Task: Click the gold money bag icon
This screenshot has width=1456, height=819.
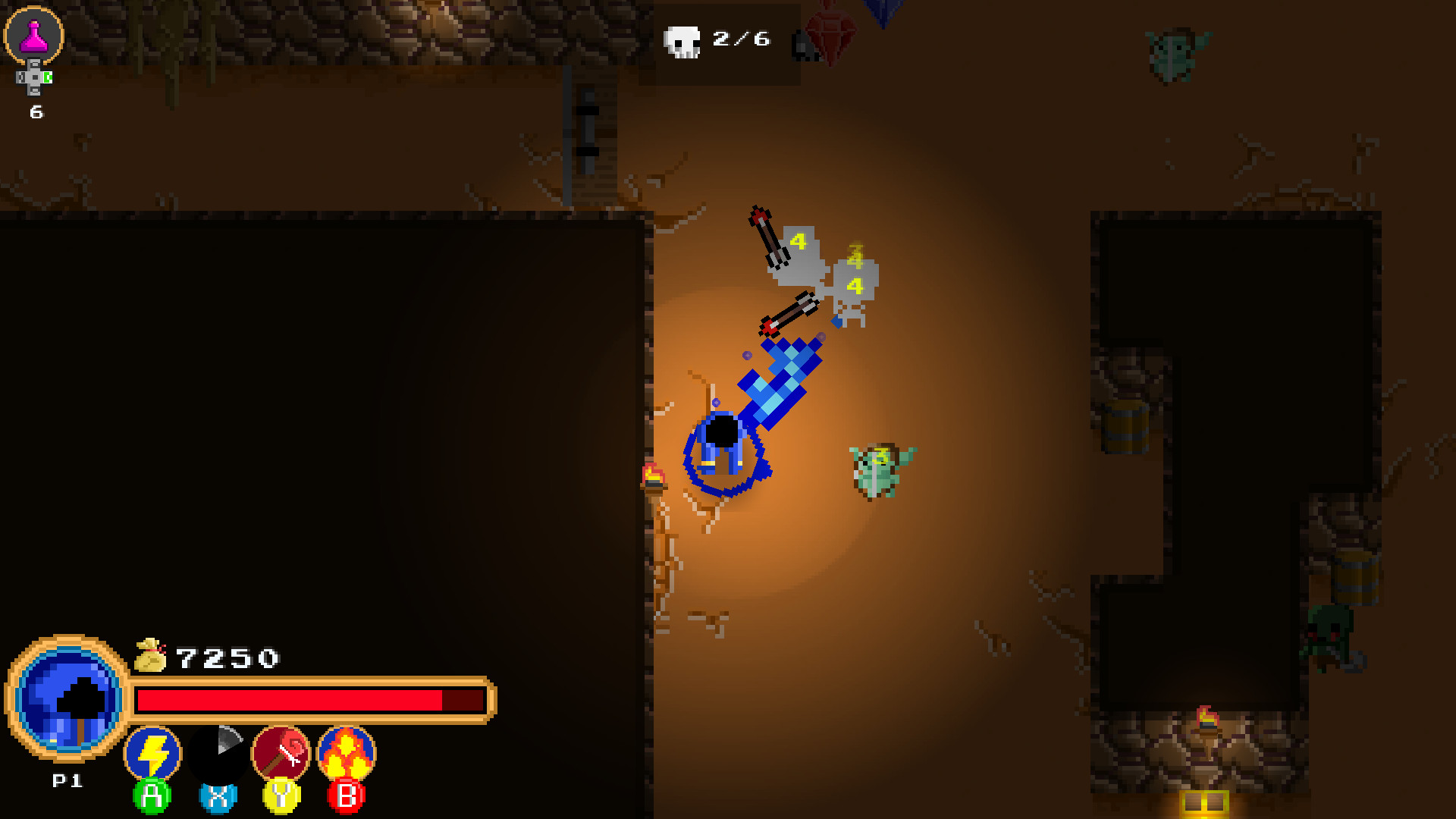Action: (149, 654)
